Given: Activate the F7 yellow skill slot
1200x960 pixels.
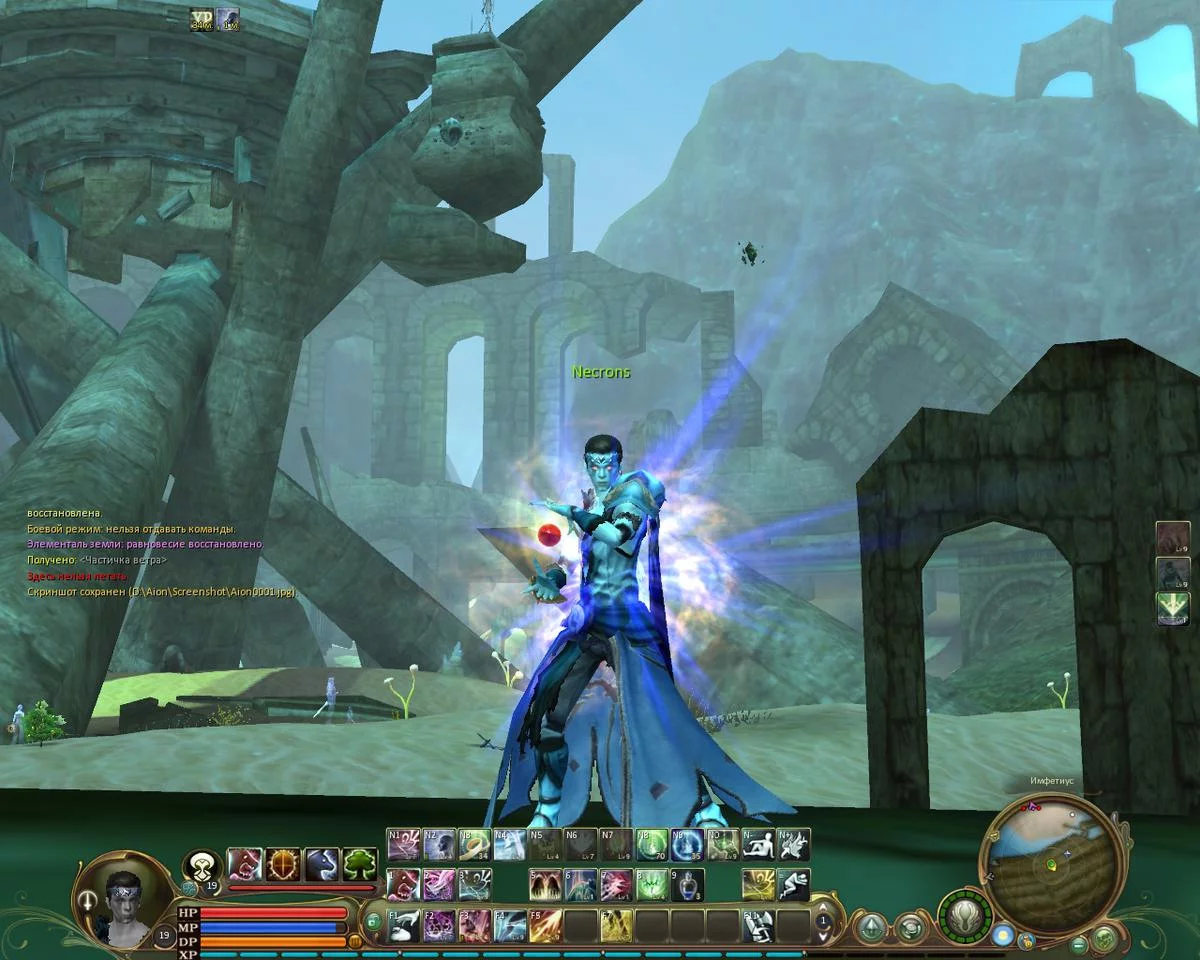Looking at the screenshot, I should click(x=616, y=925).
